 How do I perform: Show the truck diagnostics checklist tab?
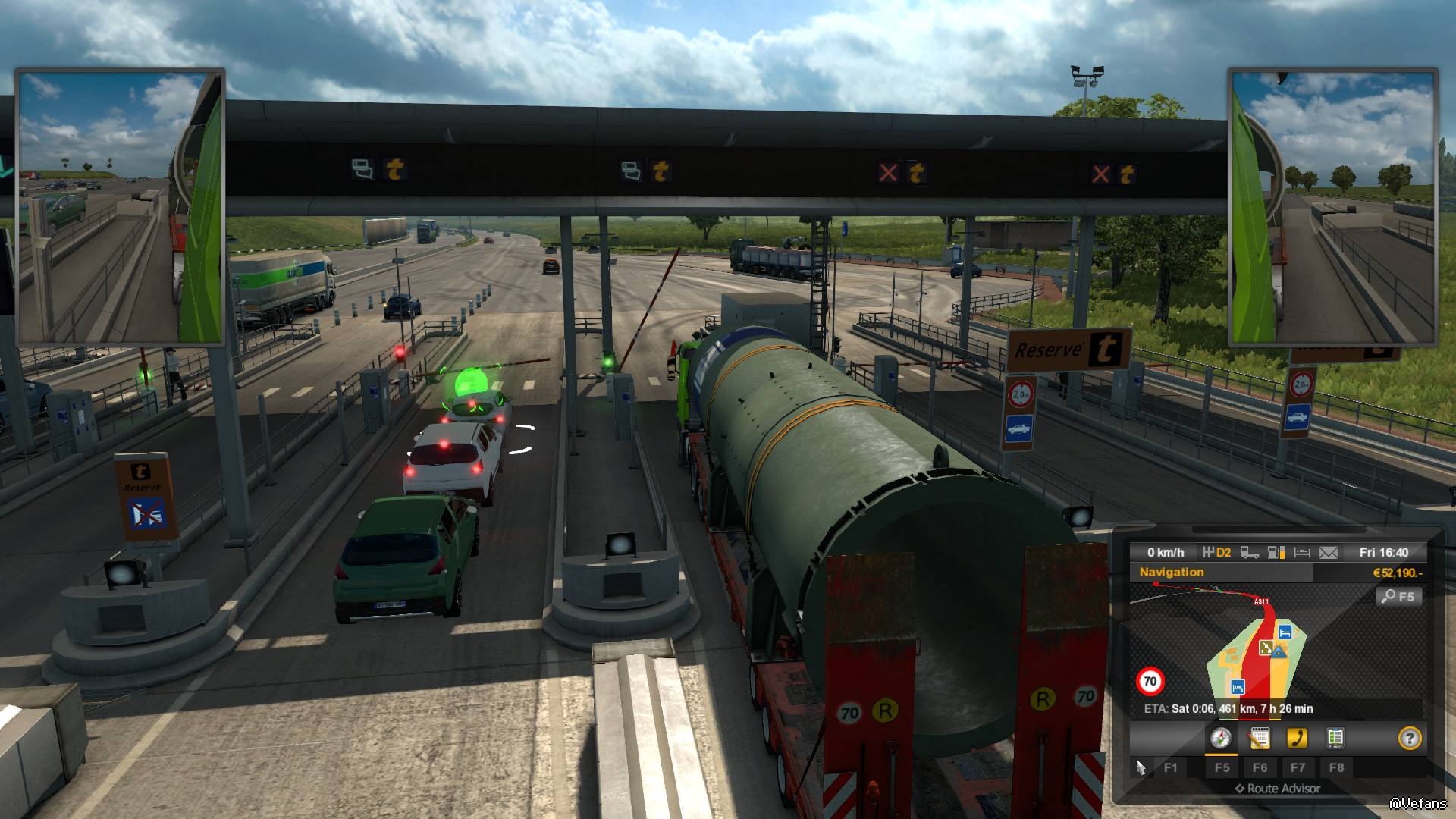(x=1335, y=738)
